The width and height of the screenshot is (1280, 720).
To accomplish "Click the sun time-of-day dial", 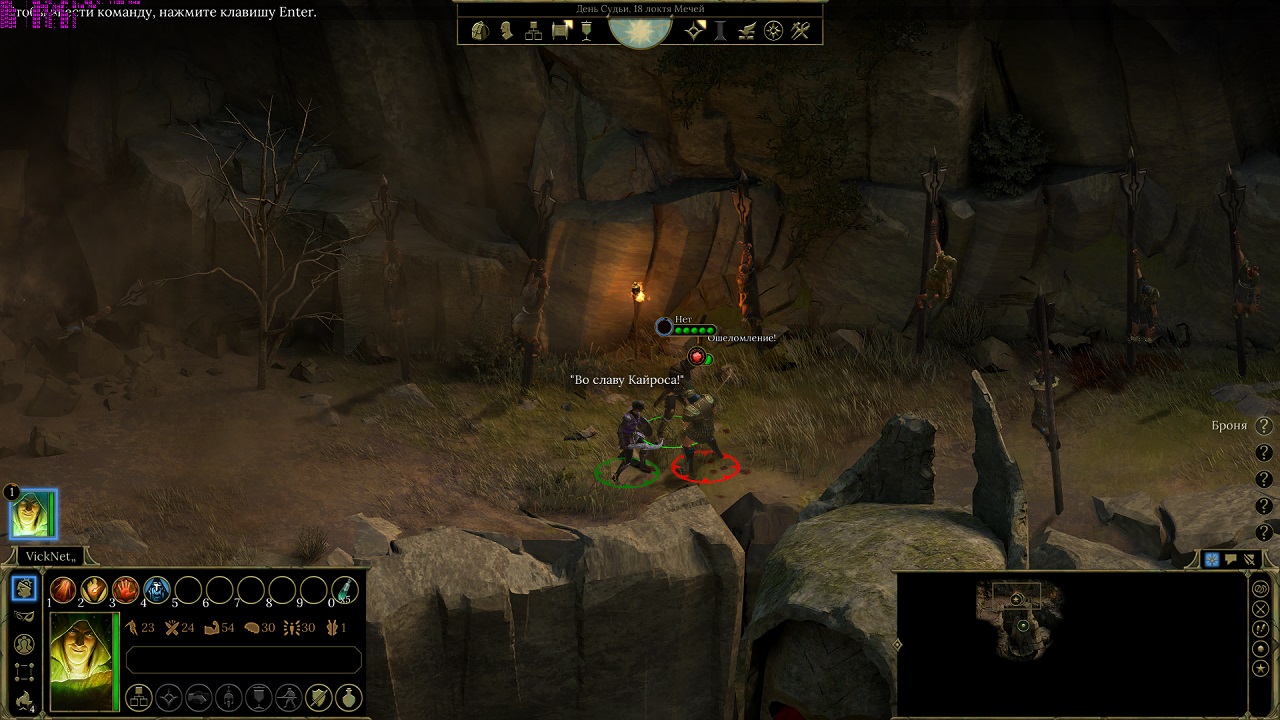I will [640, 28].
